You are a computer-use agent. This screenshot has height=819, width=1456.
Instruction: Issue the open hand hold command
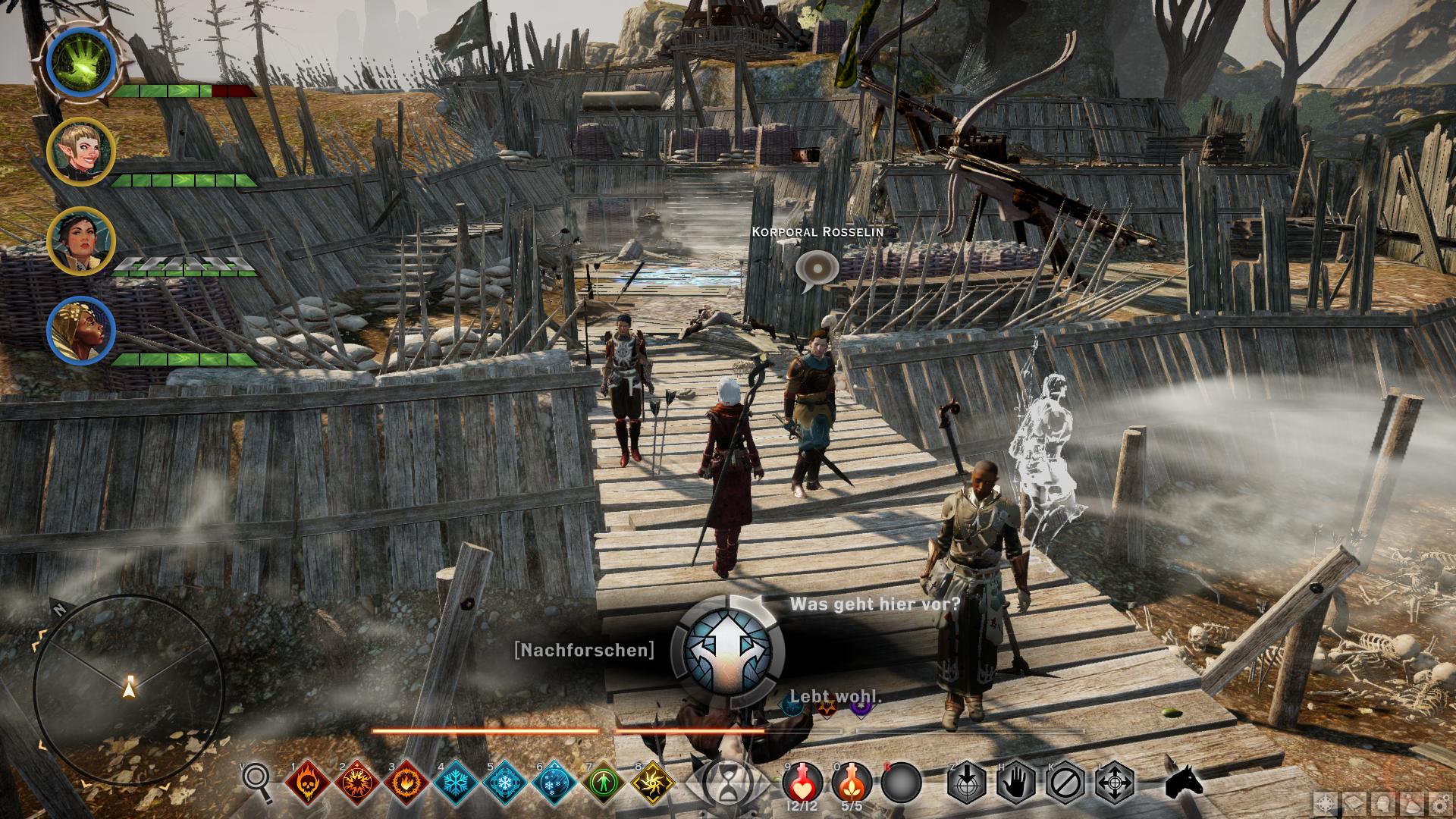[1015, 782]
